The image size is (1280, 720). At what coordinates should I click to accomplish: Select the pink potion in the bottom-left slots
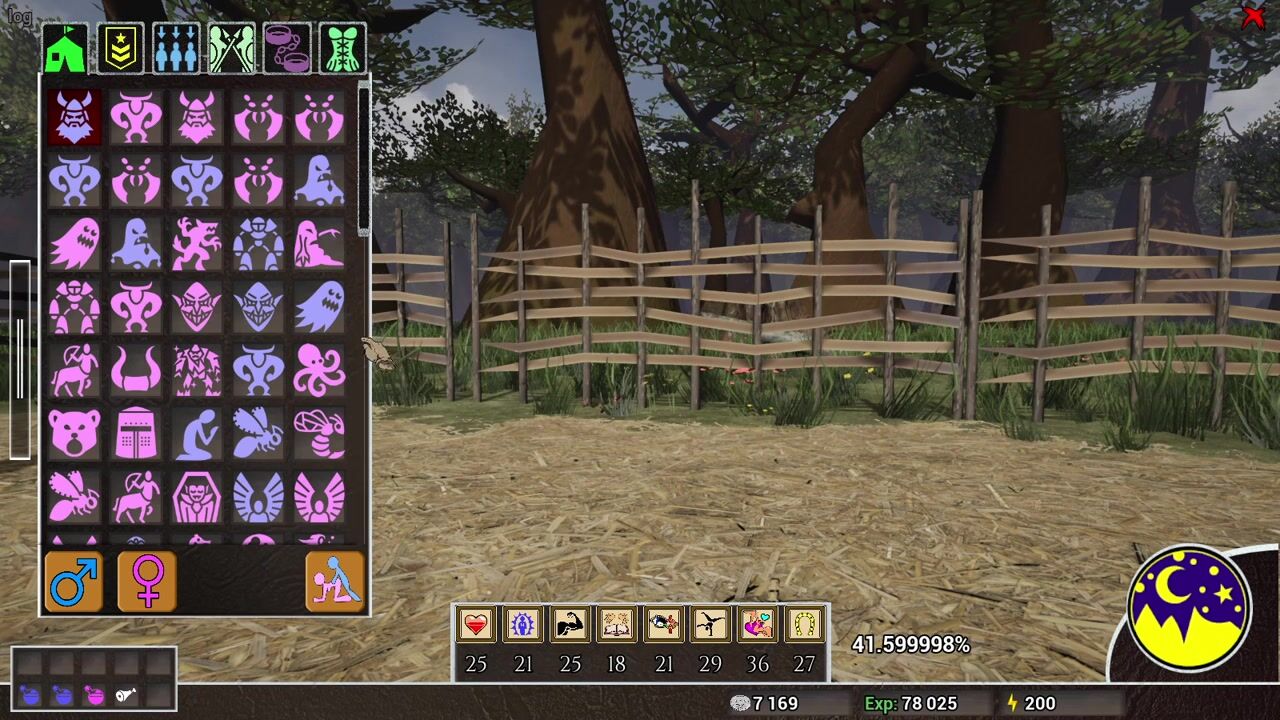point(94,695)
